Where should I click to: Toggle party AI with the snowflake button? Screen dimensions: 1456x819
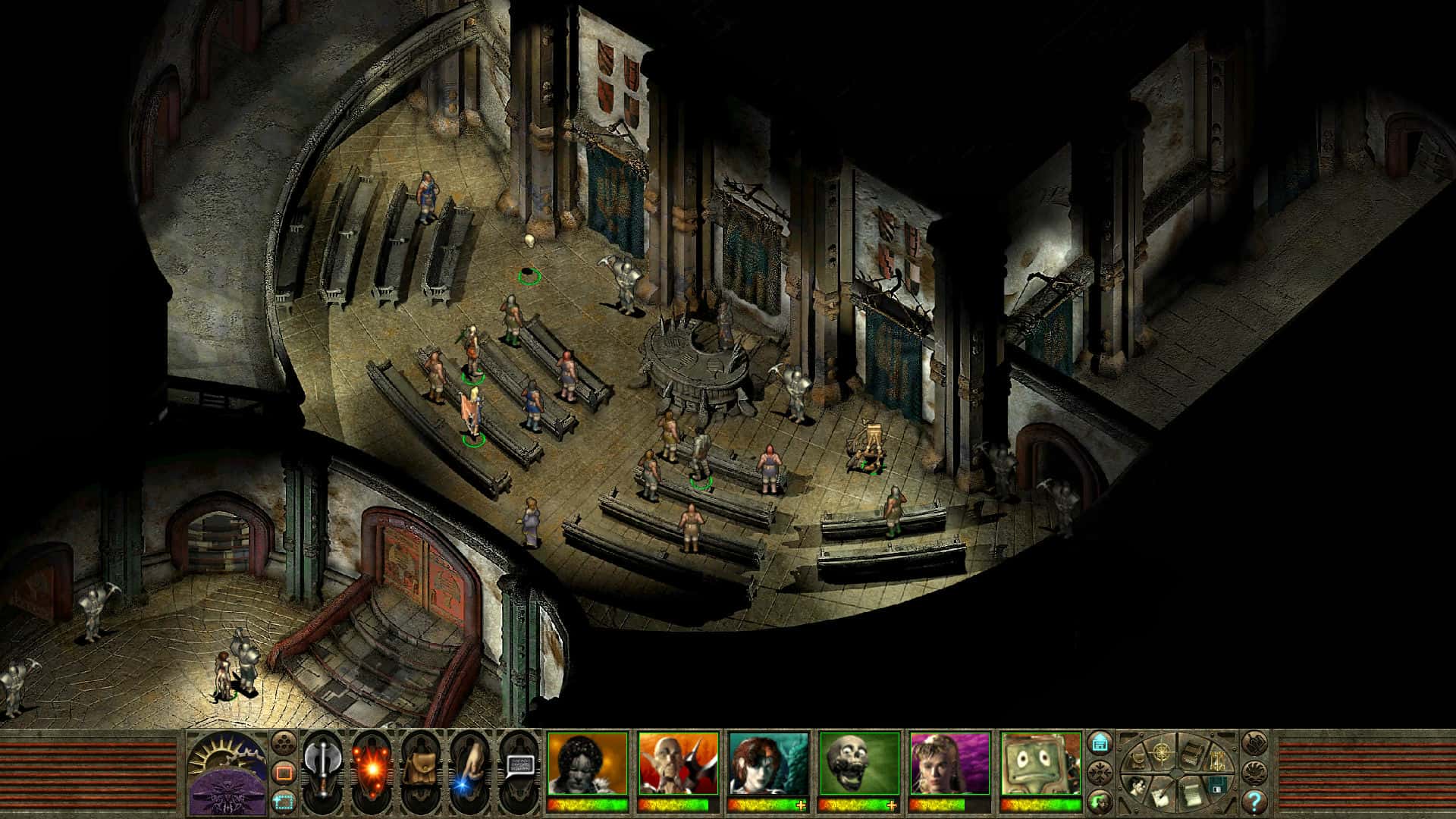tap(1100, 772)
